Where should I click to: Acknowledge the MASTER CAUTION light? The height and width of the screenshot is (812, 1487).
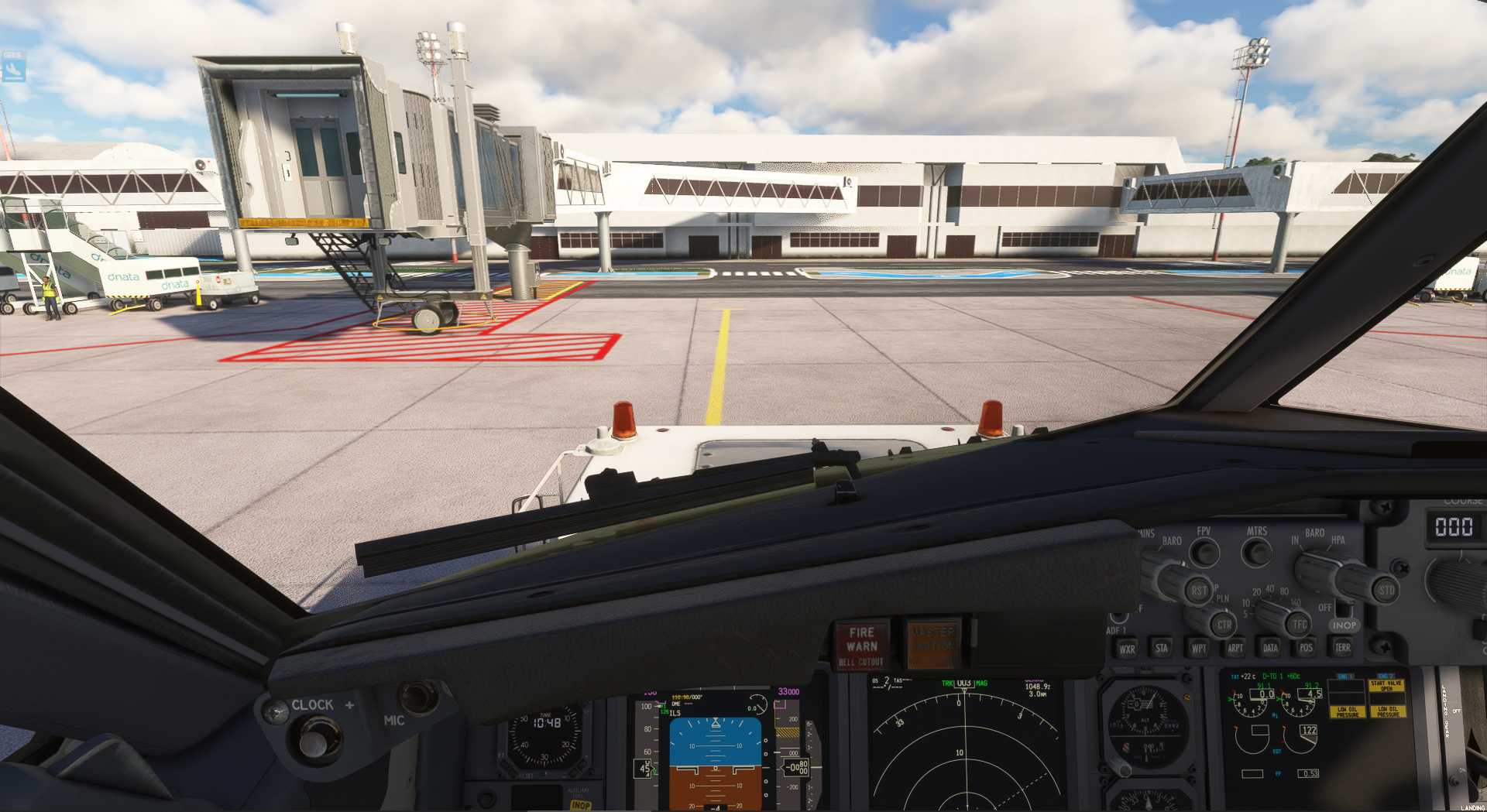click(x=932, y=642)
